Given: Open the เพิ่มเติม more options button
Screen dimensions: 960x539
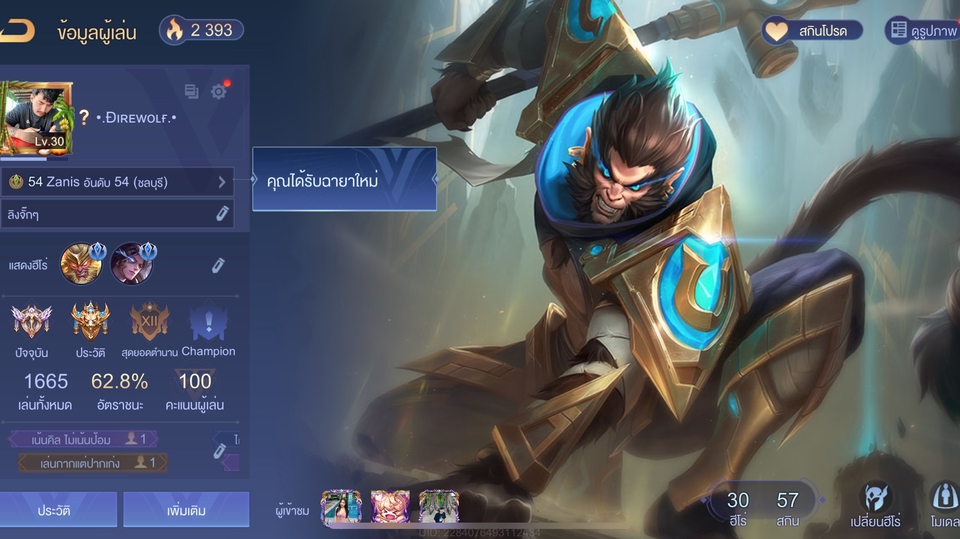Looking at the screenshot, I should (186, 510).
